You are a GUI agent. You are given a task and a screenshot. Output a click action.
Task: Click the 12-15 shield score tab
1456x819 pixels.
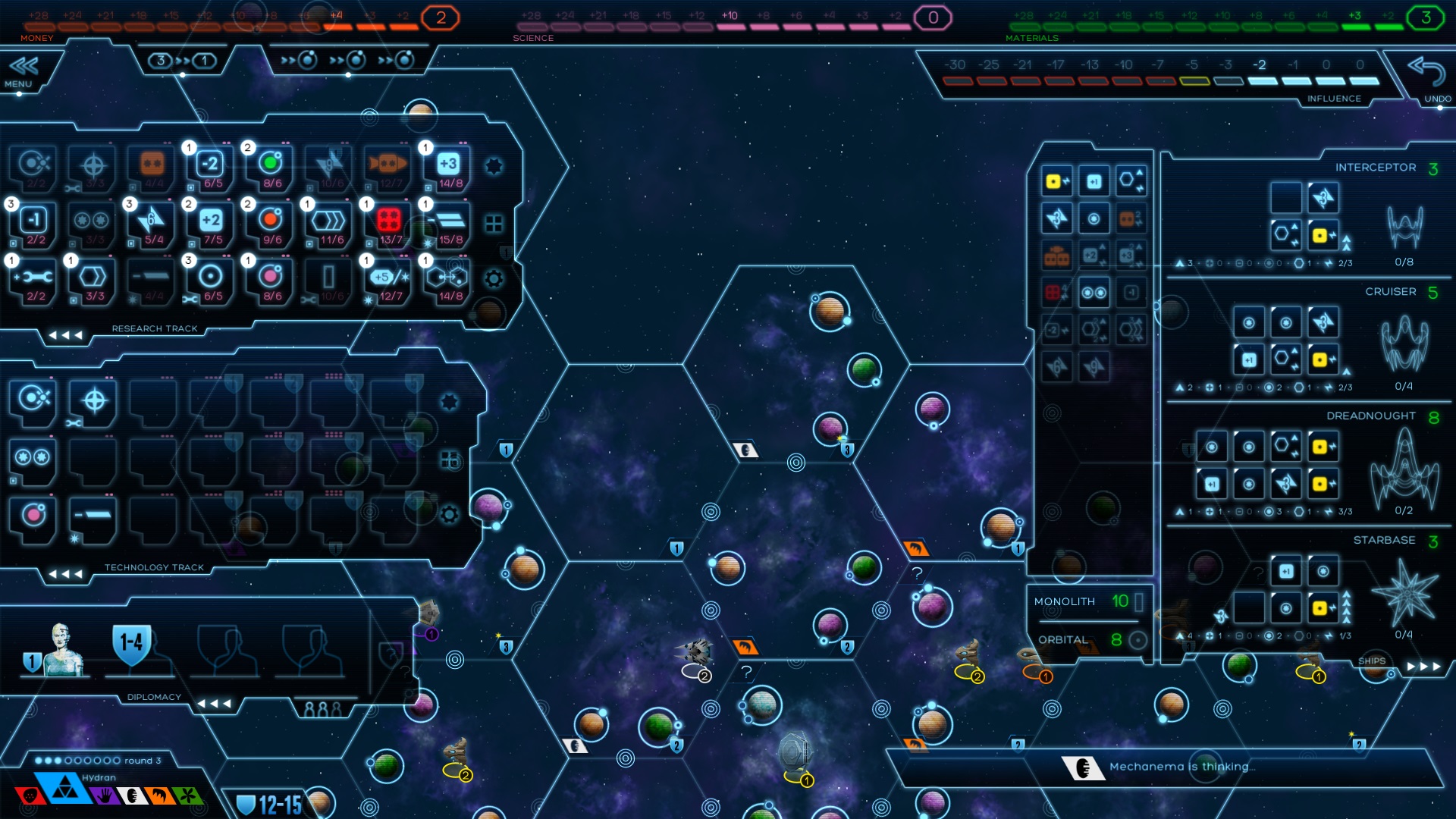pyautogui.click(x=271, y=805)
